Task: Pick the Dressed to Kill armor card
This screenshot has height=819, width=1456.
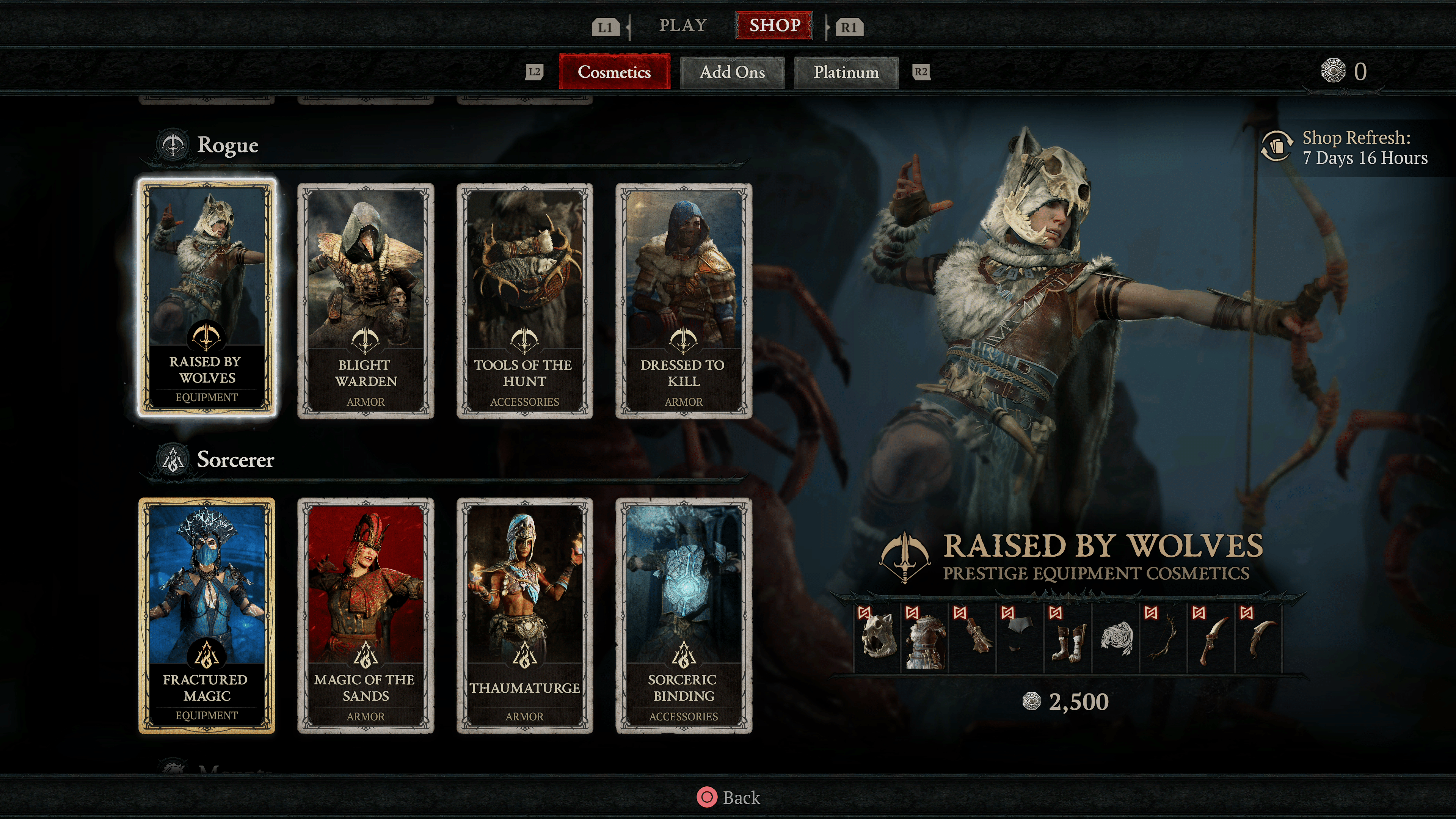Action: click(x=683, y=300)
